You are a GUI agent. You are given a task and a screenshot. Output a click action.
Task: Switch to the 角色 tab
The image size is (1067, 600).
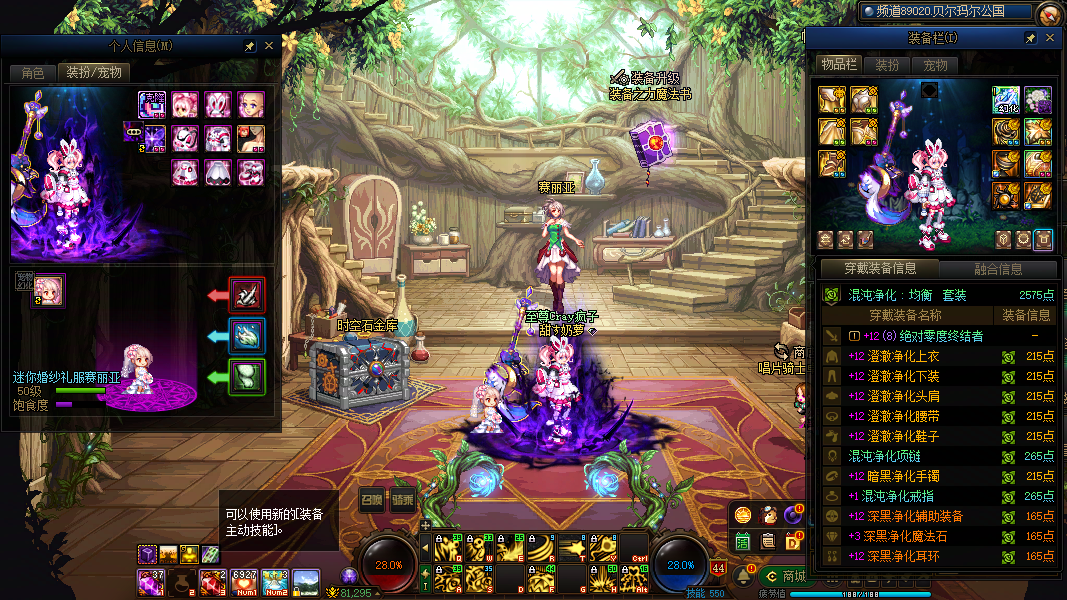33,73
